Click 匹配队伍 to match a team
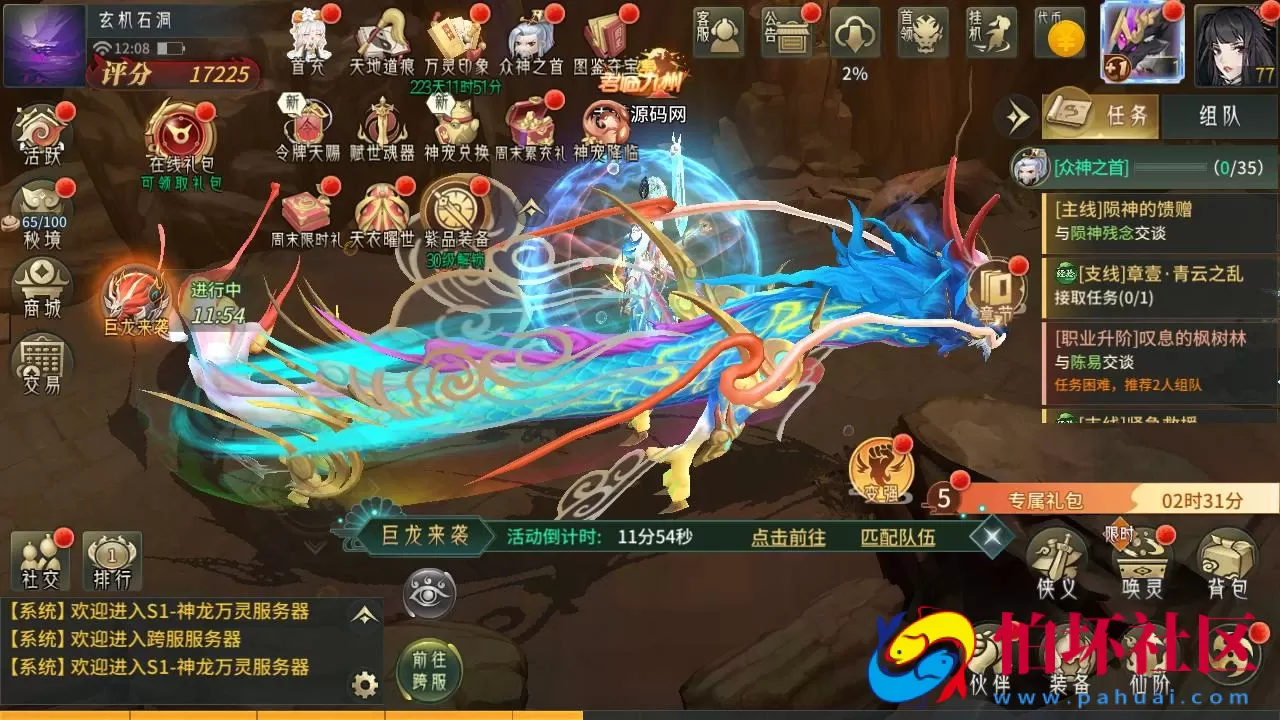Screen dimensions: 1280x720 click(900, 537)
